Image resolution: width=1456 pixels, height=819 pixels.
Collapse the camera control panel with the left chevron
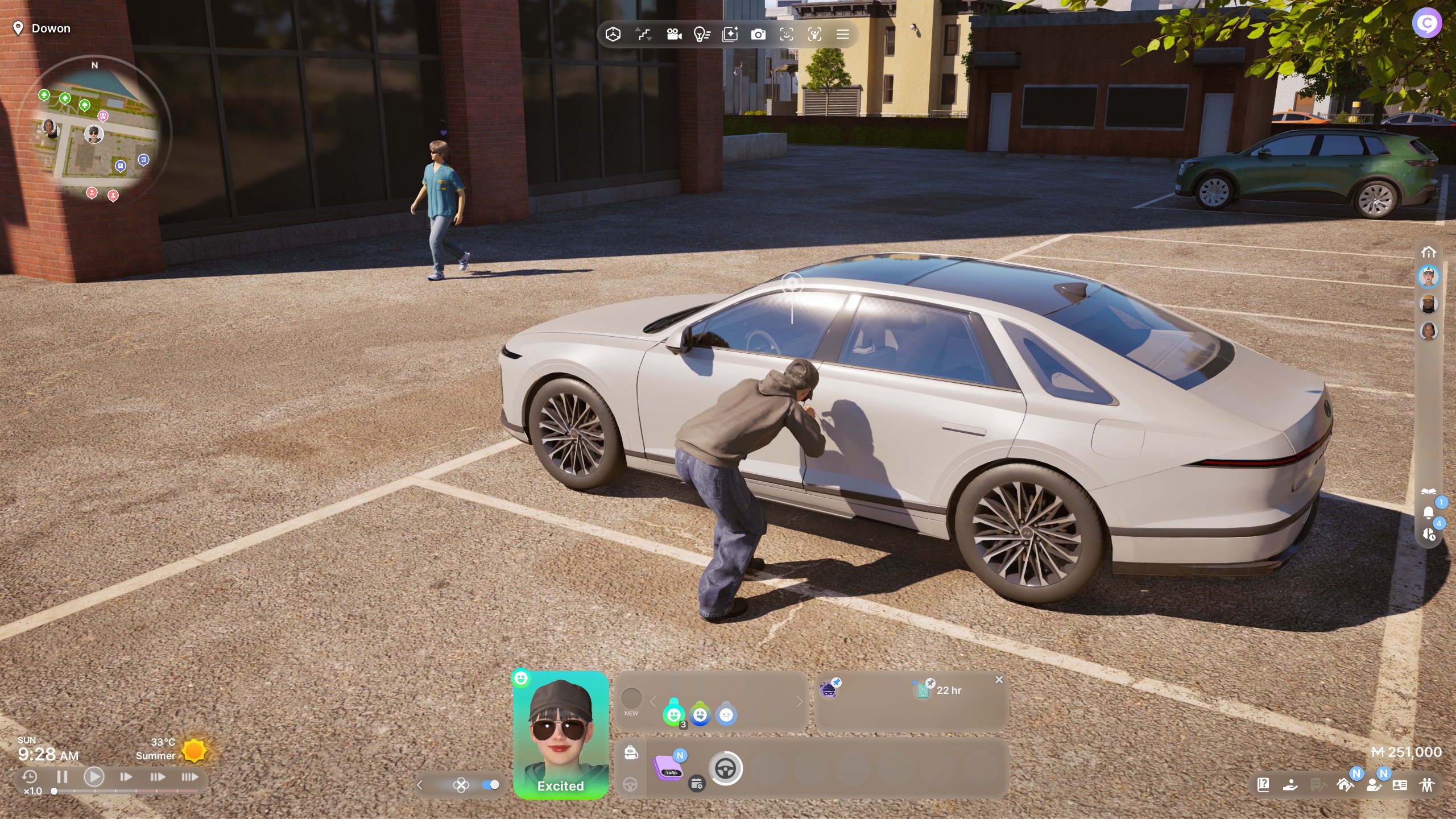pyautogui.click(x=420, y=785)
